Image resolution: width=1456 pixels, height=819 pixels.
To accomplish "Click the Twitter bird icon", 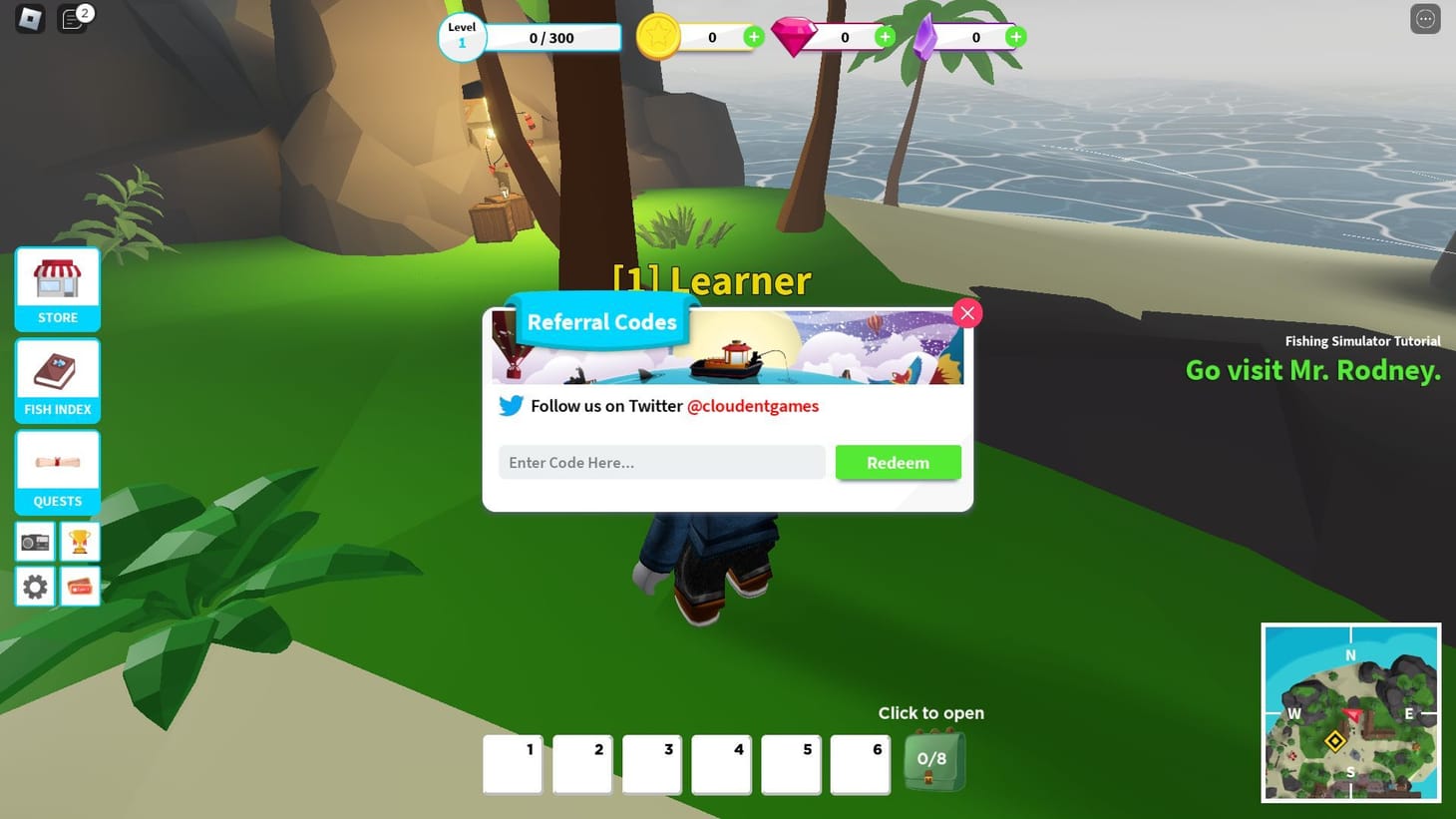I will pos(512,406).
